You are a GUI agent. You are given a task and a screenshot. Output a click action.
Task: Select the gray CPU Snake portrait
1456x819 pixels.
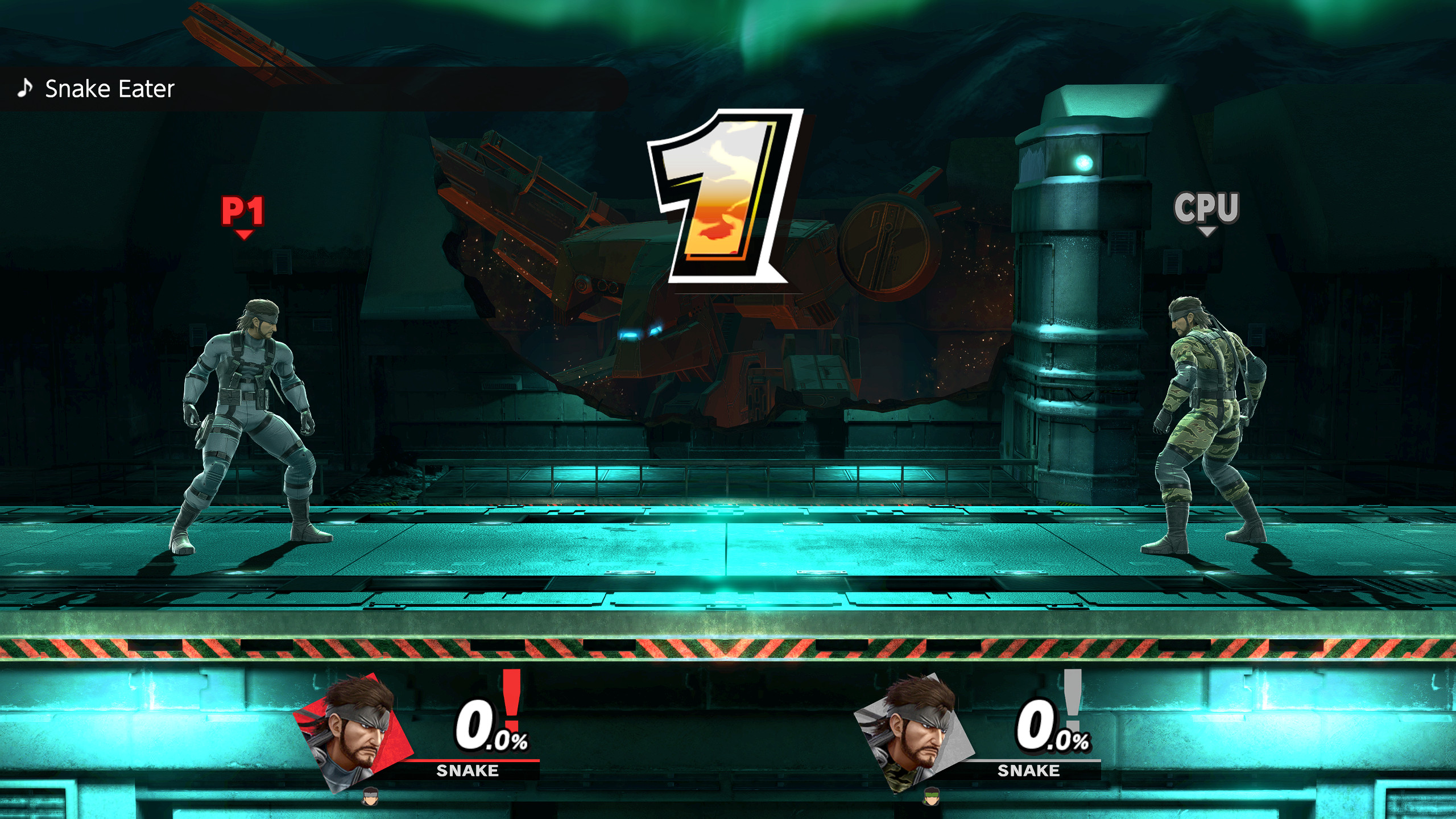[x=915, y=731]
